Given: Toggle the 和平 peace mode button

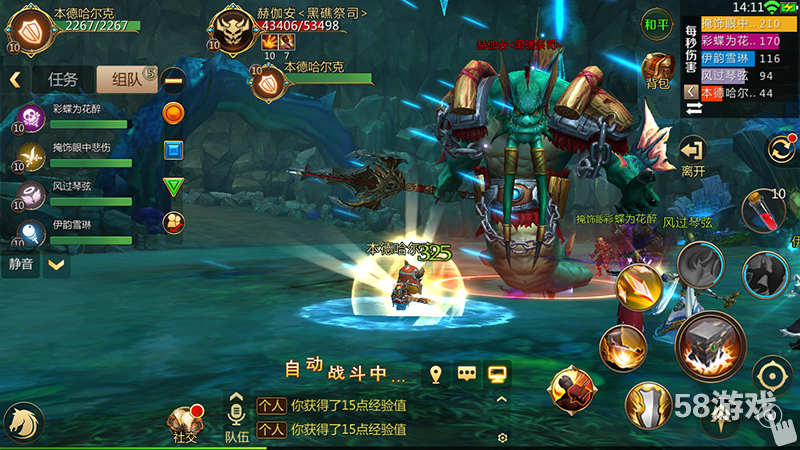Looking at the screenshot, I should (x=657, y=24).
